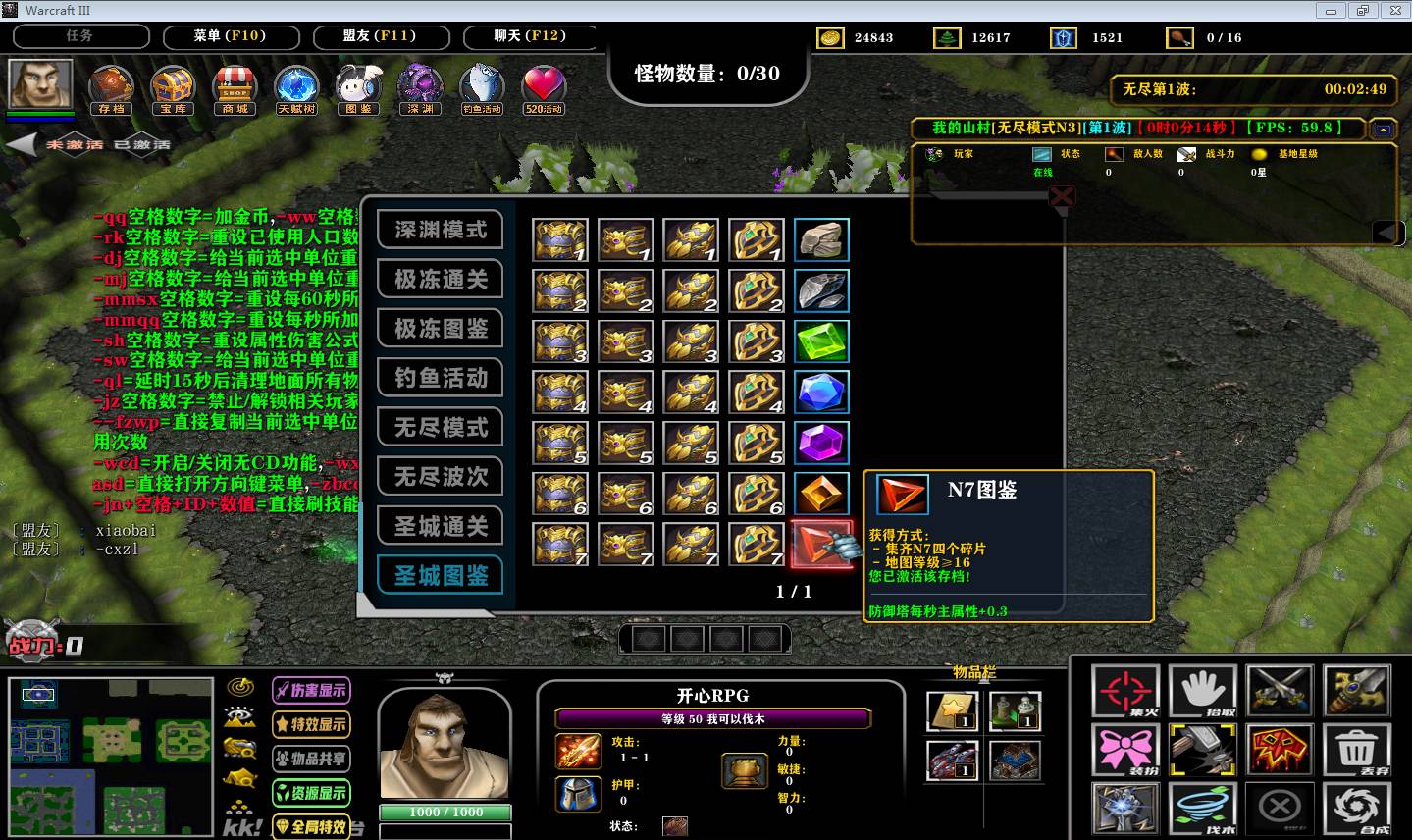Select the 极冻图鉴 tab

point(441,329)
